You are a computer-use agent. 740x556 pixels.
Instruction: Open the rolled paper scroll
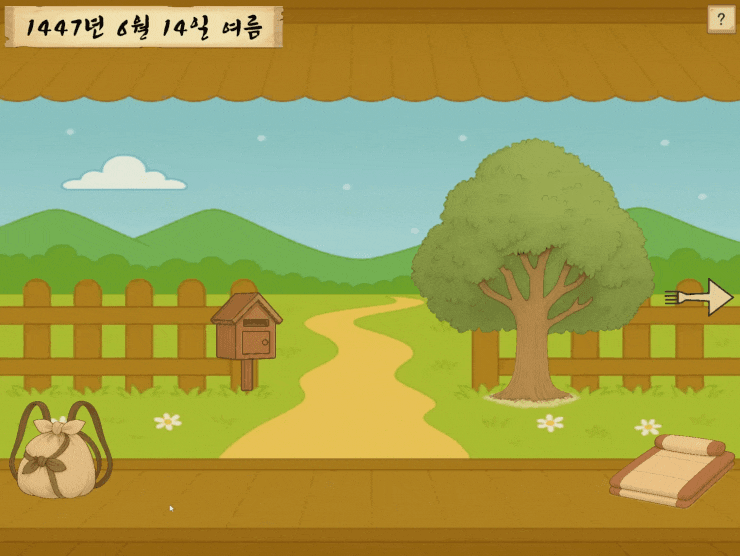[671, 470]
